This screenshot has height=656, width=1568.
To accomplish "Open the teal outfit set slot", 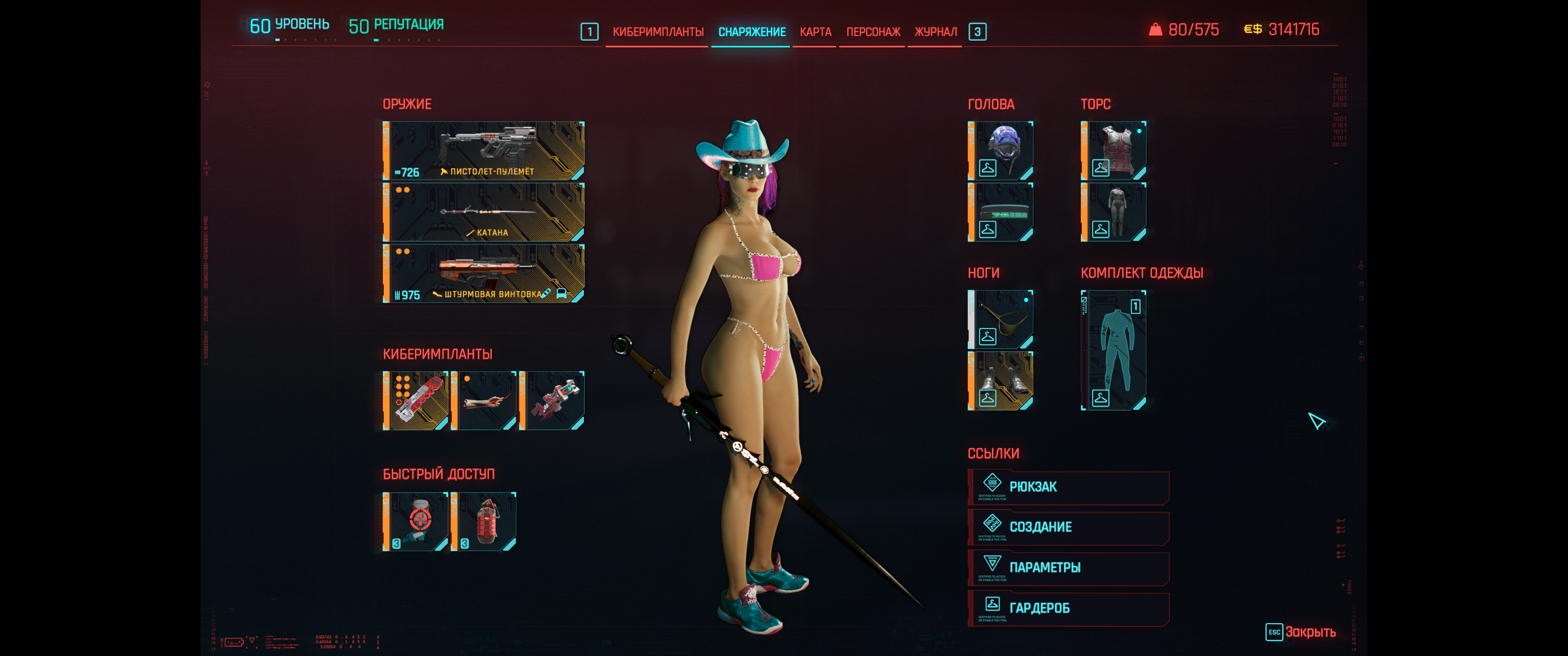I will 1113,350.
